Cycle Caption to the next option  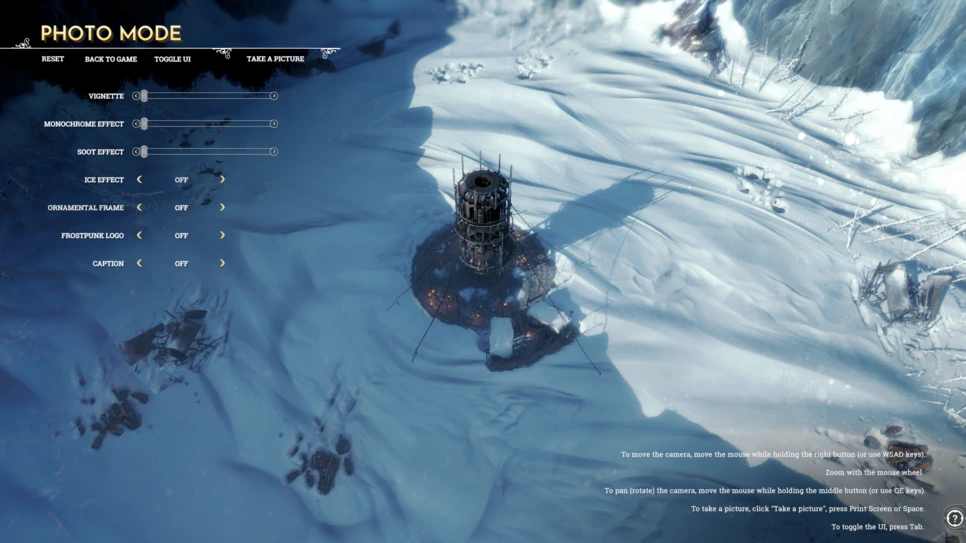[222, 264]
